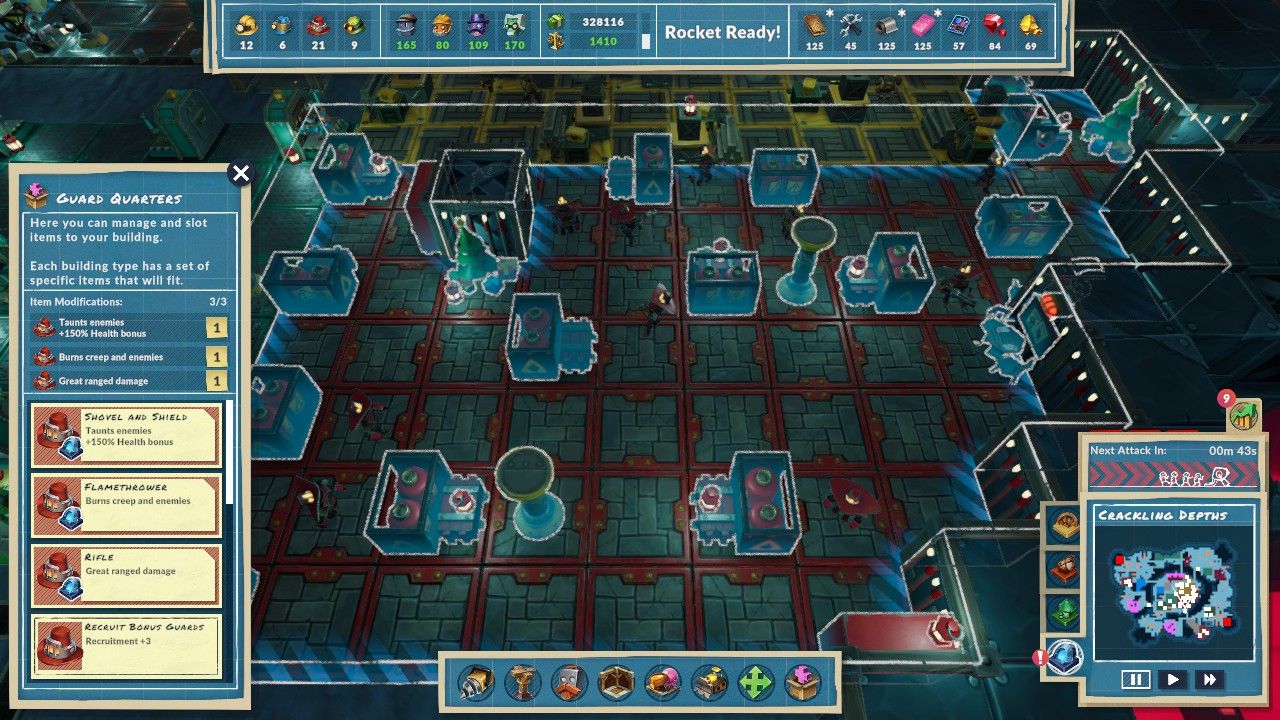This screenshot has width=1280, height=720.
Task: Open the green chart statistics button
Action: (x=1244, y=415)
